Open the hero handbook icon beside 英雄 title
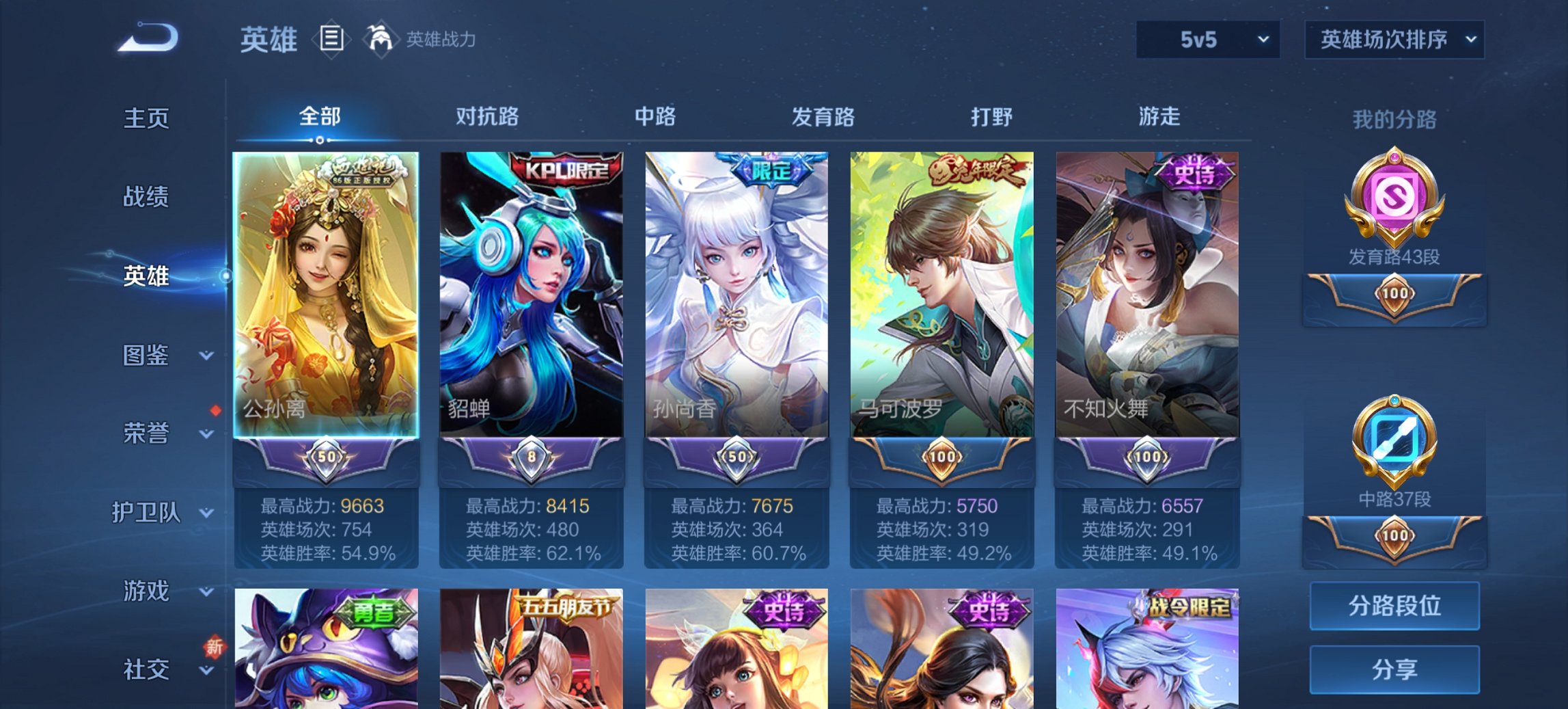This screenshot has width=1568, height=709. pyautogui.click(x=331, y=39)
